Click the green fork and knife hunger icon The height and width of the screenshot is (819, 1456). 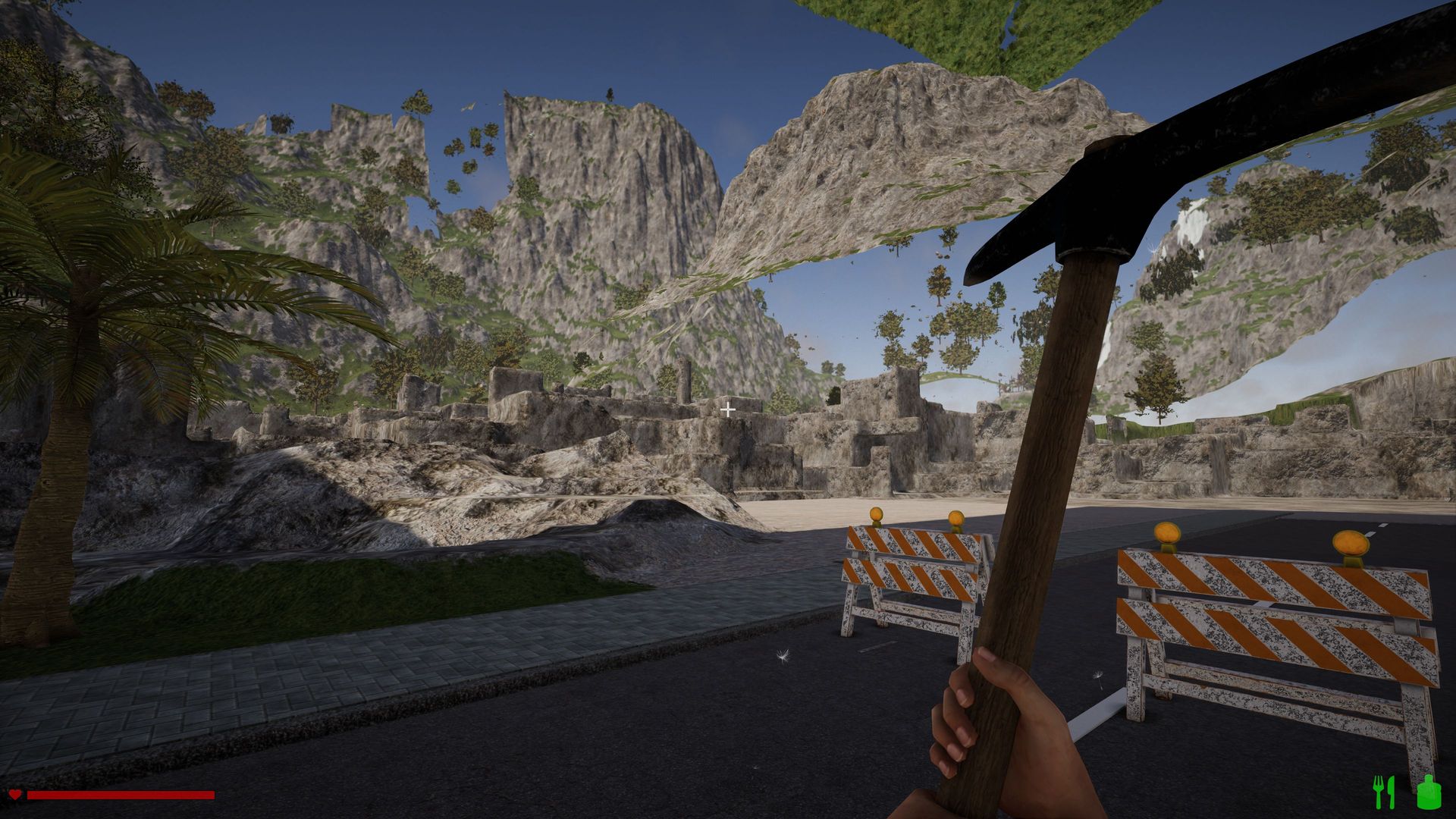[1384, 792]
